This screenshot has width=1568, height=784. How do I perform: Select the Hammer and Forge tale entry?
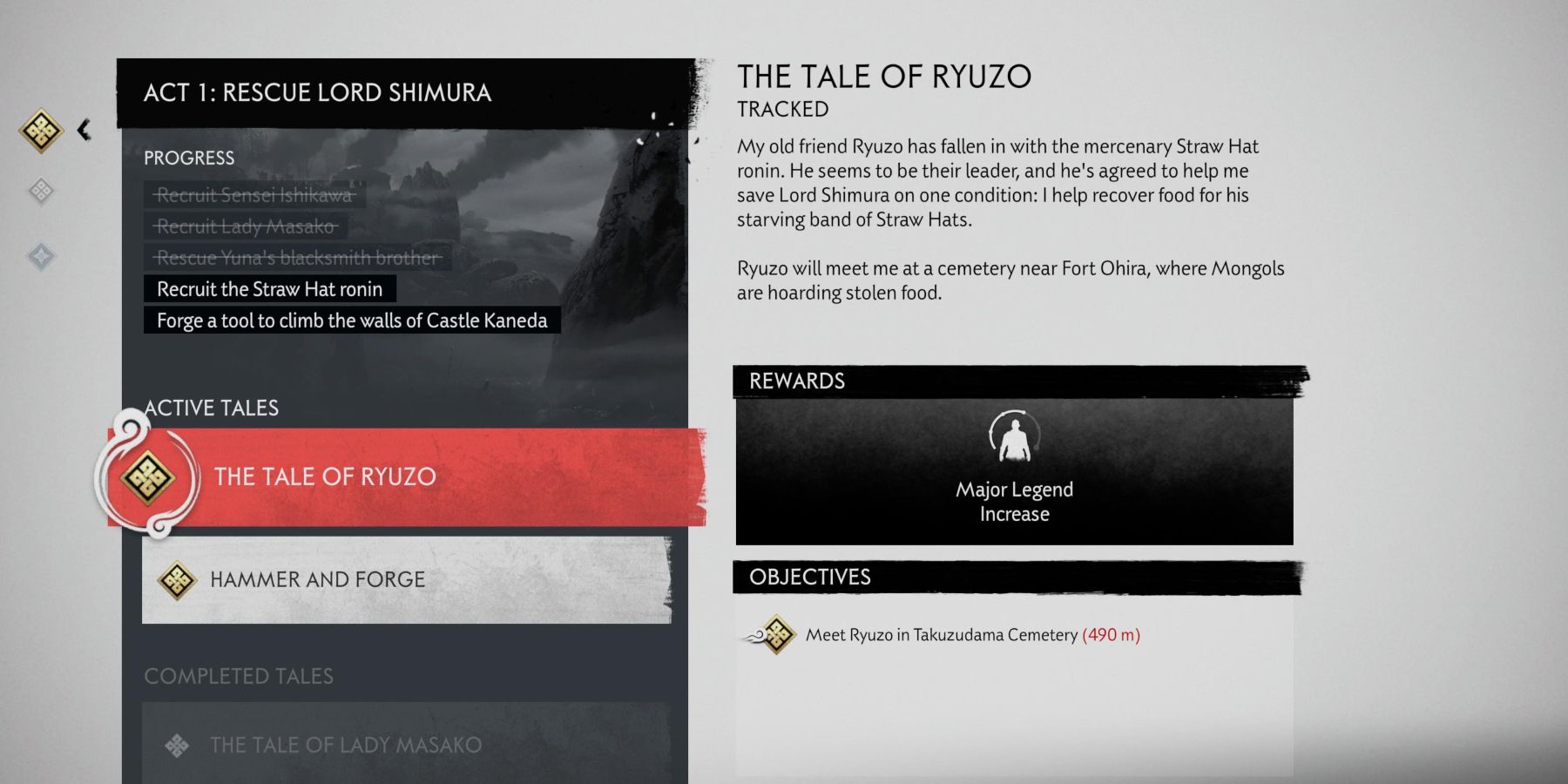pos(401,578)
